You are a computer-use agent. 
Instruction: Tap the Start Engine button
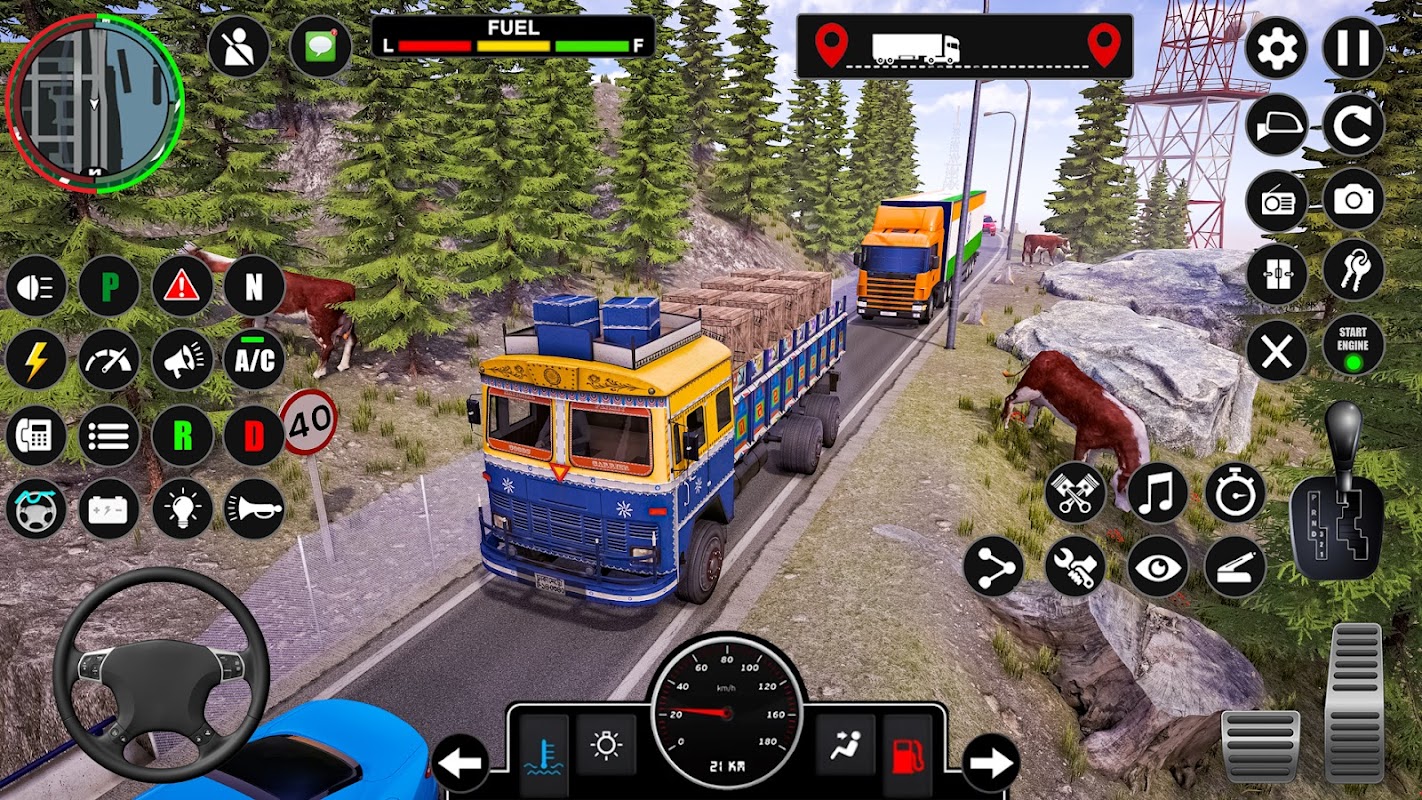[x=1353, y=346]
